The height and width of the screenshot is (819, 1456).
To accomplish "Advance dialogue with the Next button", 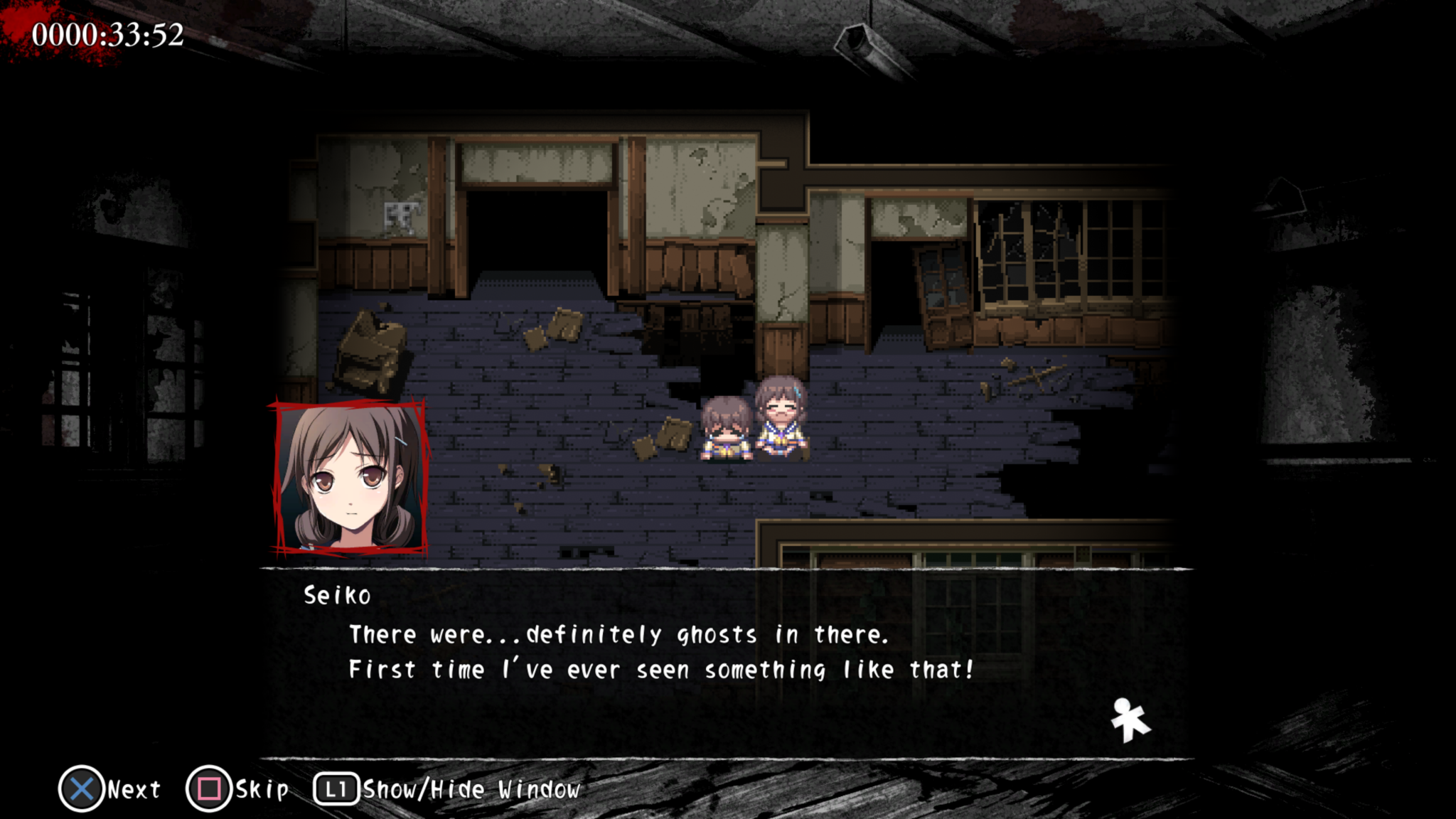I will (x=132, y=788).
